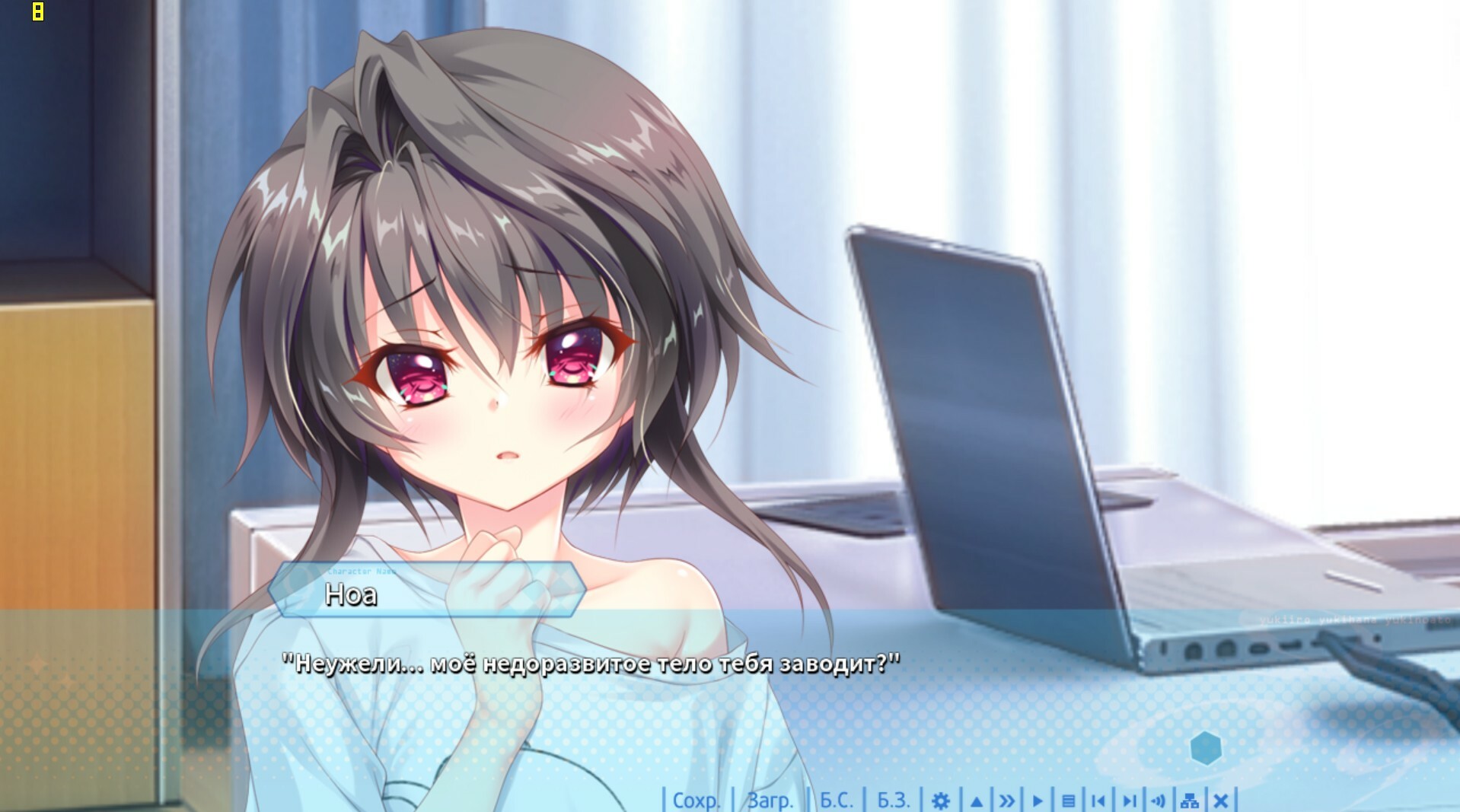Open settings with the gear icon
The height and width of the screenshot is (812, 1460).
(941, 801)
